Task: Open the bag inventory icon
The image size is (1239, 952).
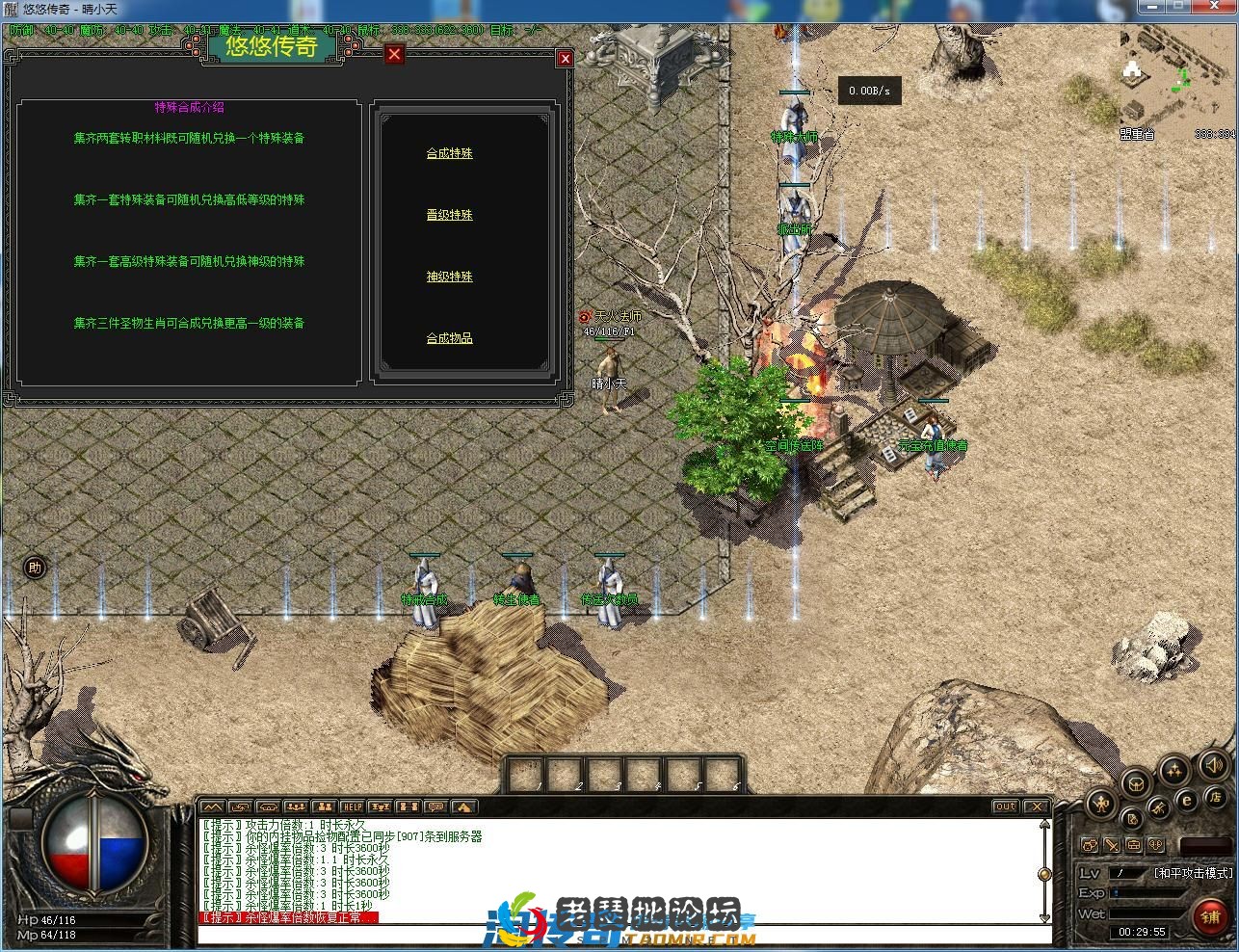Action: [x=1137, y=782]
